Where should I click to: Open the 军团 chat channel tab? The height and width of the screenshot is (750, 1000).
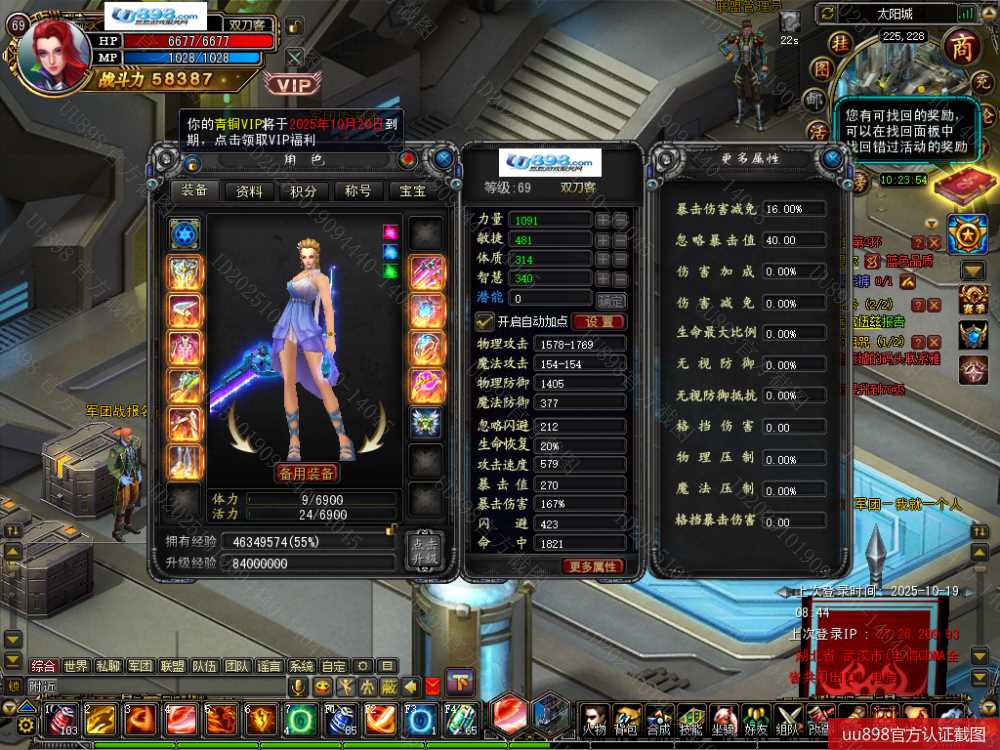pyautogui.click(x=139, y=666)
